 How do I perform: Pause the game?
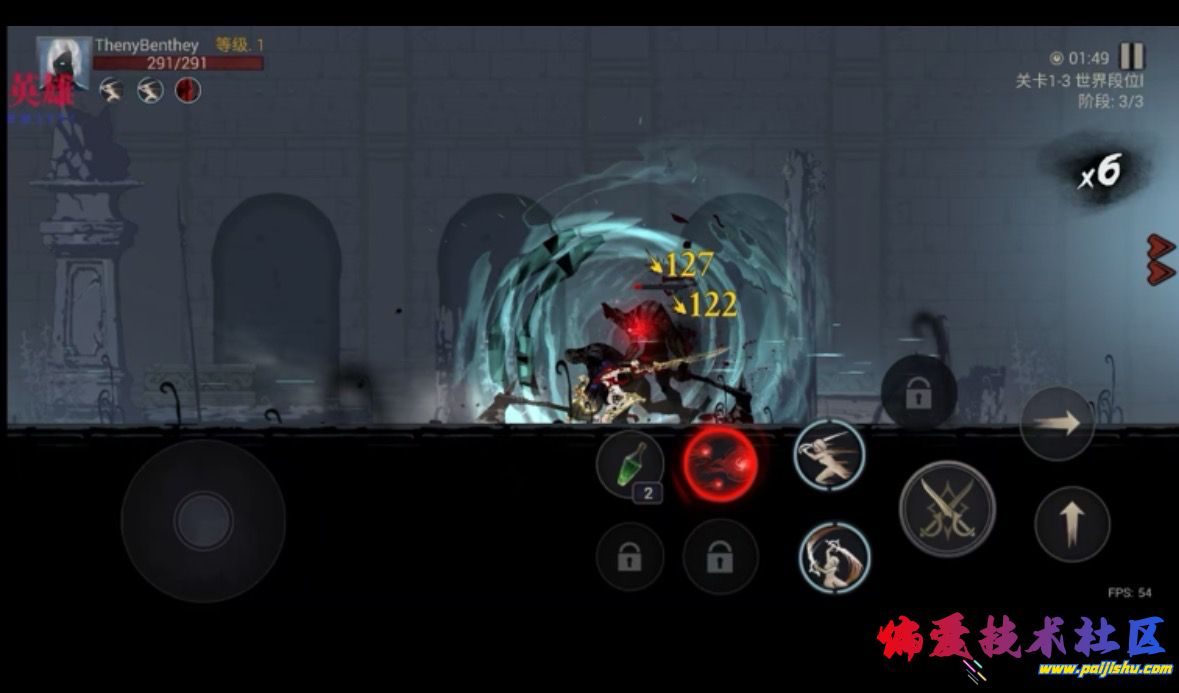1131,57
